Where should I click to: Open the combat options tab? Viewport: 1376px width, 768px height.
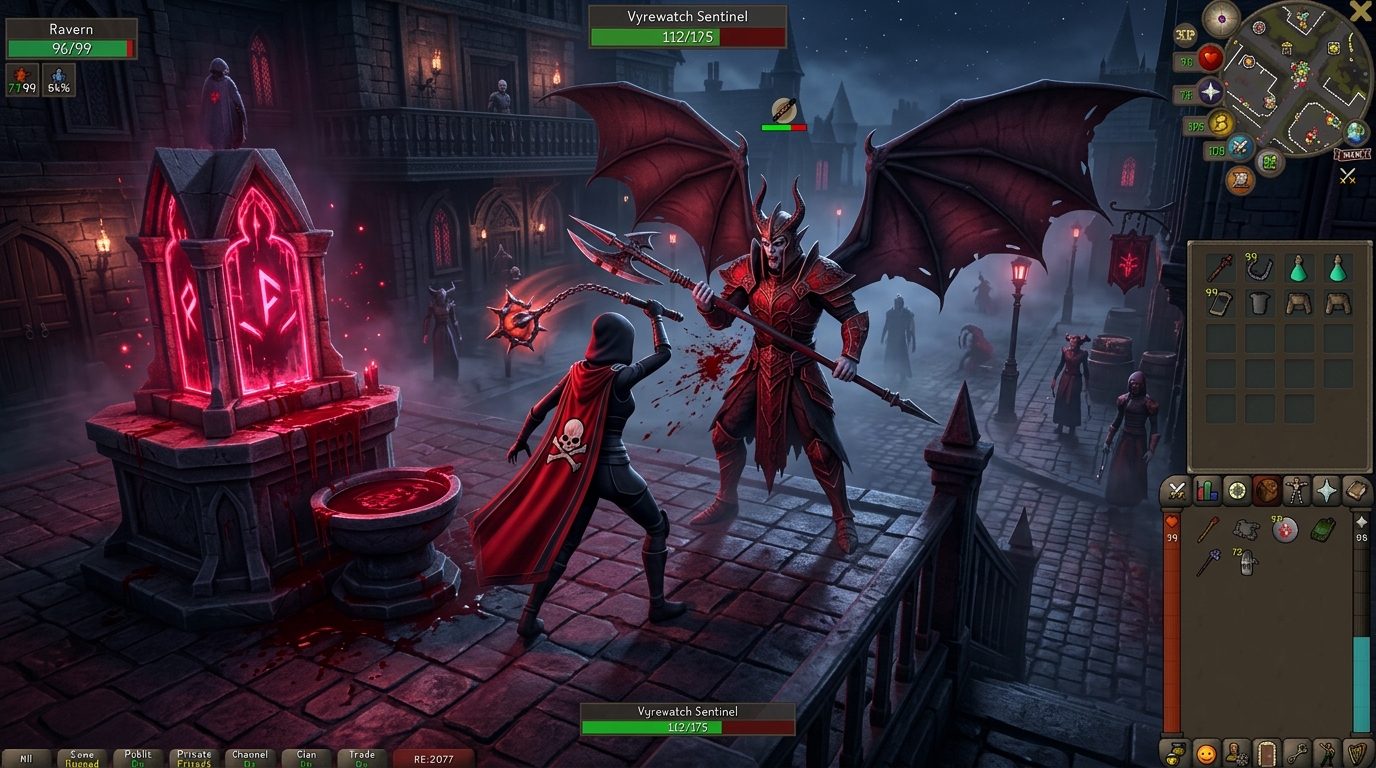coord(1178,491)
